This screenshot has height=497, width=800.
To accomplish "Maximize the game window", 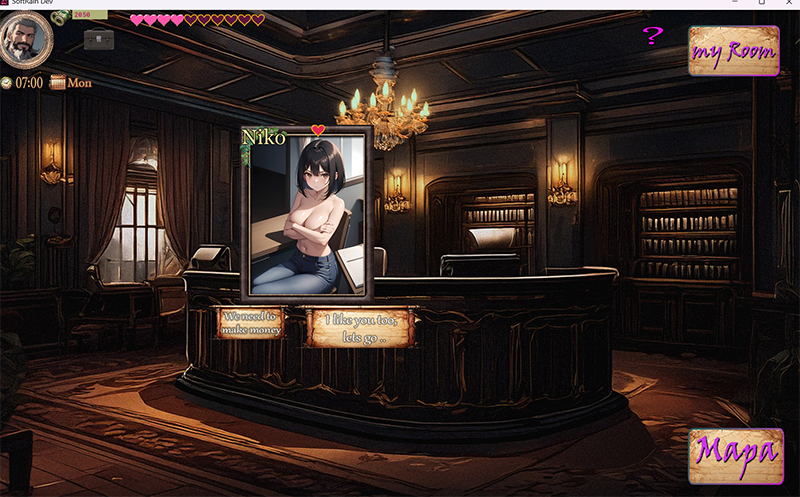I will point(760,4).
